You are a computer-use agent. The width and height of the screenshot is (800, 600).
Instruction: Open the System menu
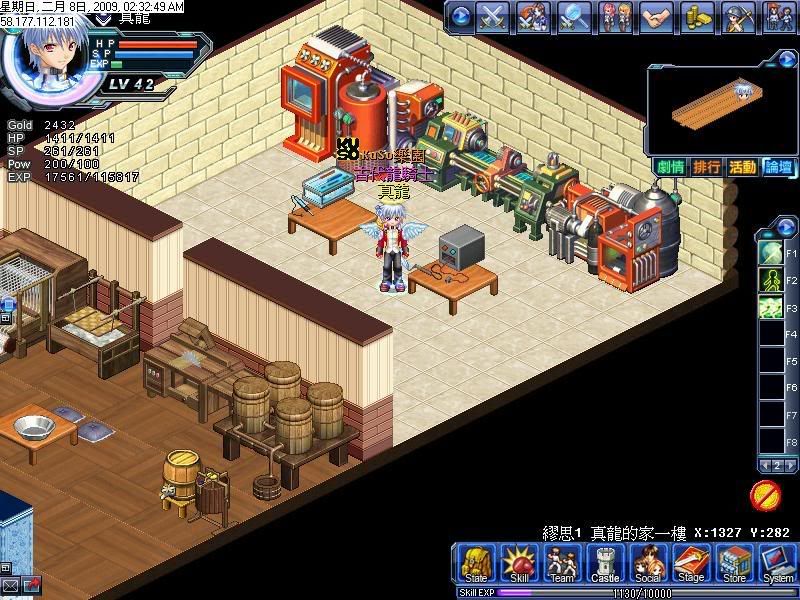[778, 564]
